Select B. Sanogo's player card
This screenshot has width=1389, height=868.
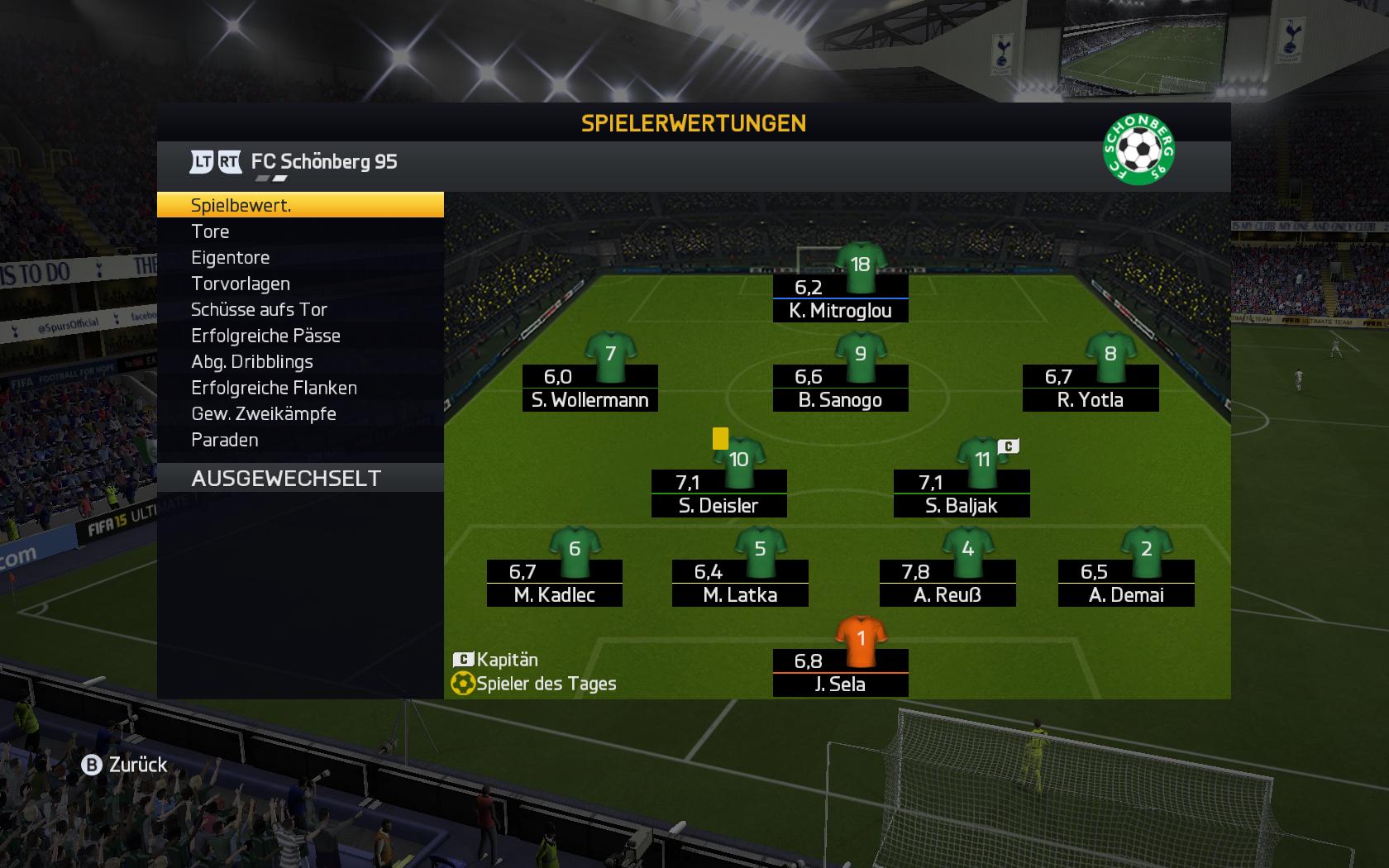(840, 389)
